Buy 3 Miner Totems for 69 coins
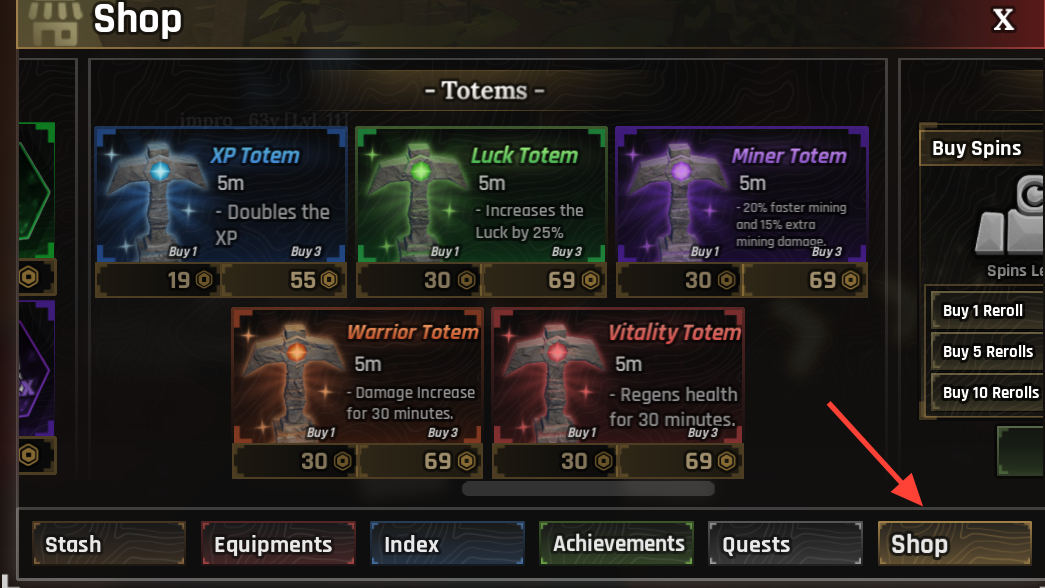Image resolution: width=1045 pixels, height=588 pixels. pyautogui.click(x=805, y=280)
